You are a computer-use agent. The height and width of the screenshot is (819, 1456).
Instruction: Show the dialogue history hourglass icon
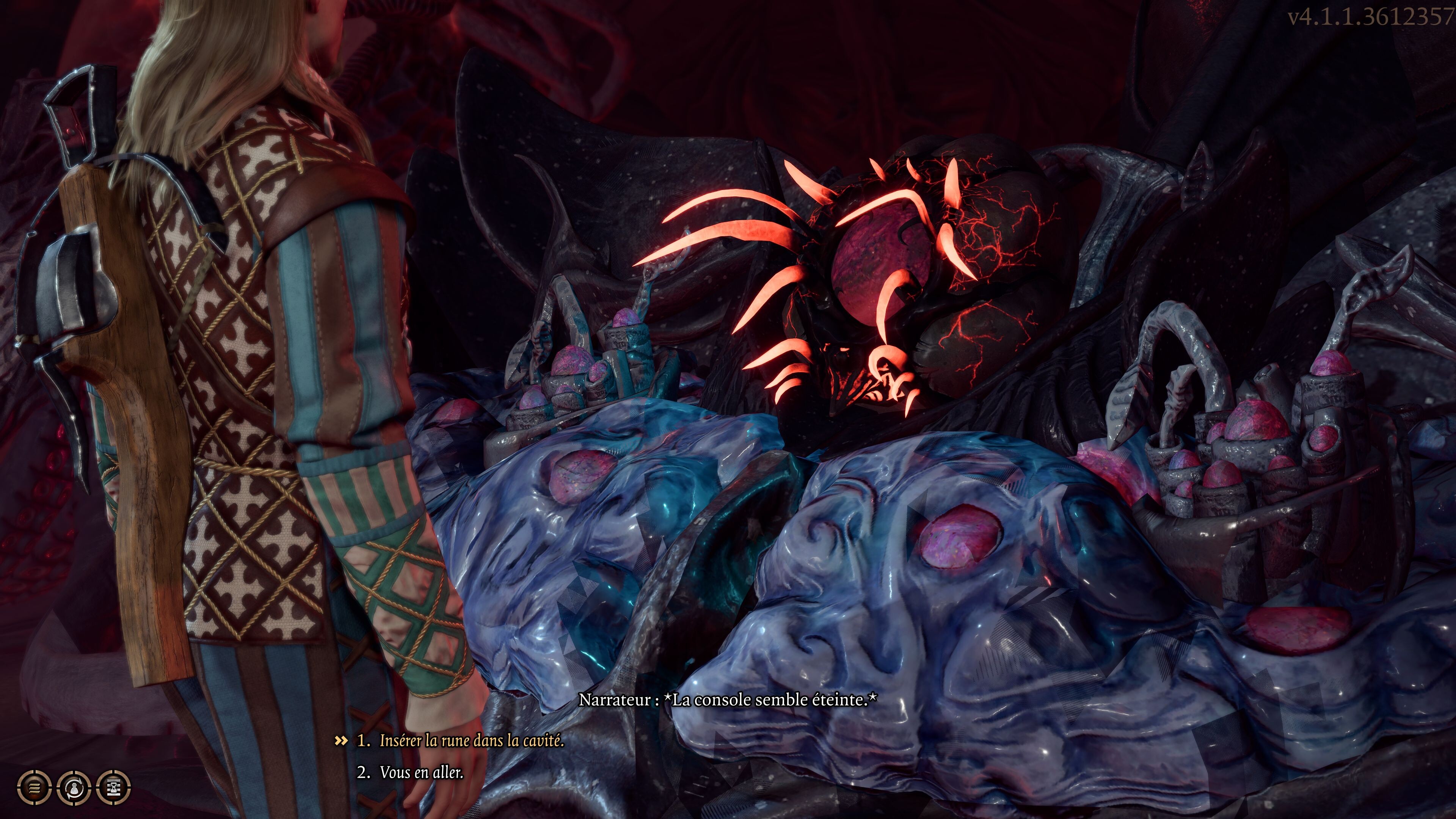pos(114,787)
